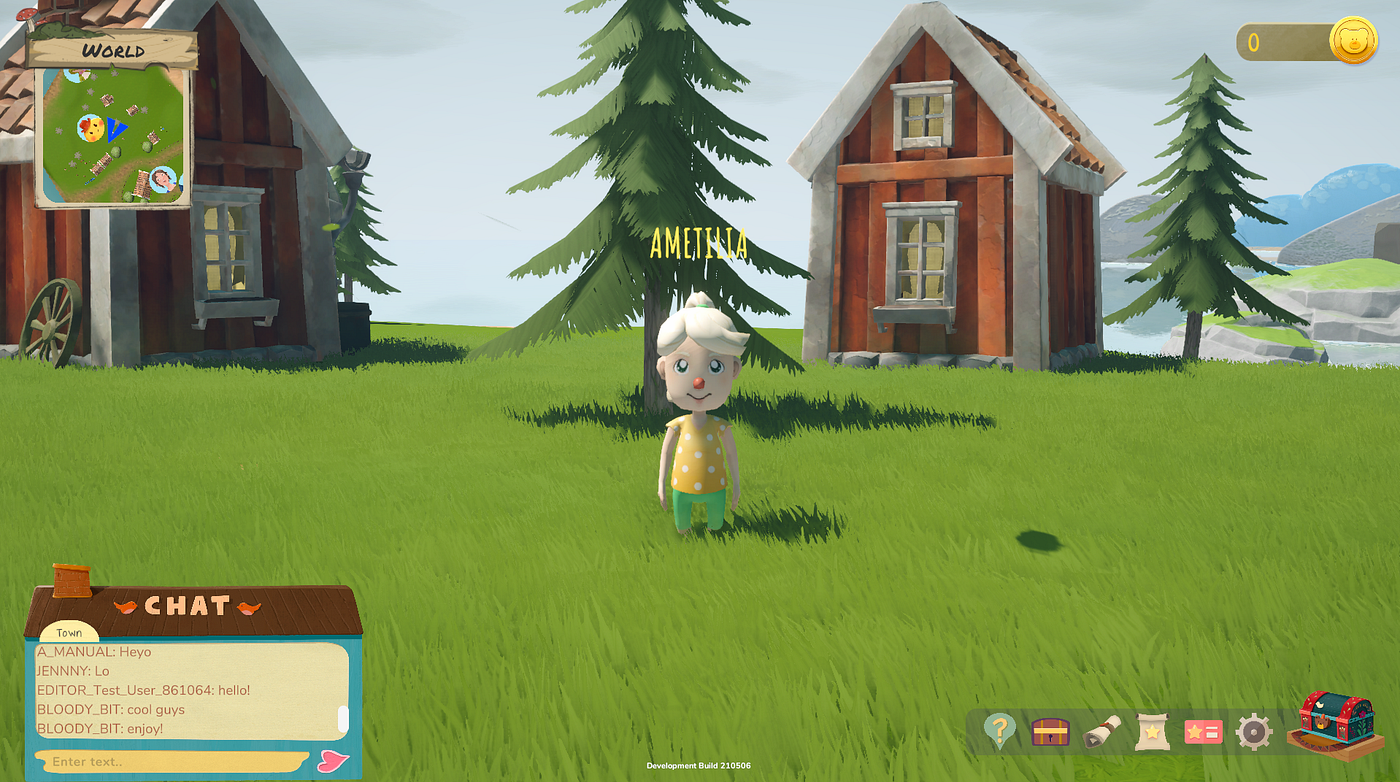The image size is (1400, 782).
Task: Open the star parchment quest icon
Action: click(1152, 732)
